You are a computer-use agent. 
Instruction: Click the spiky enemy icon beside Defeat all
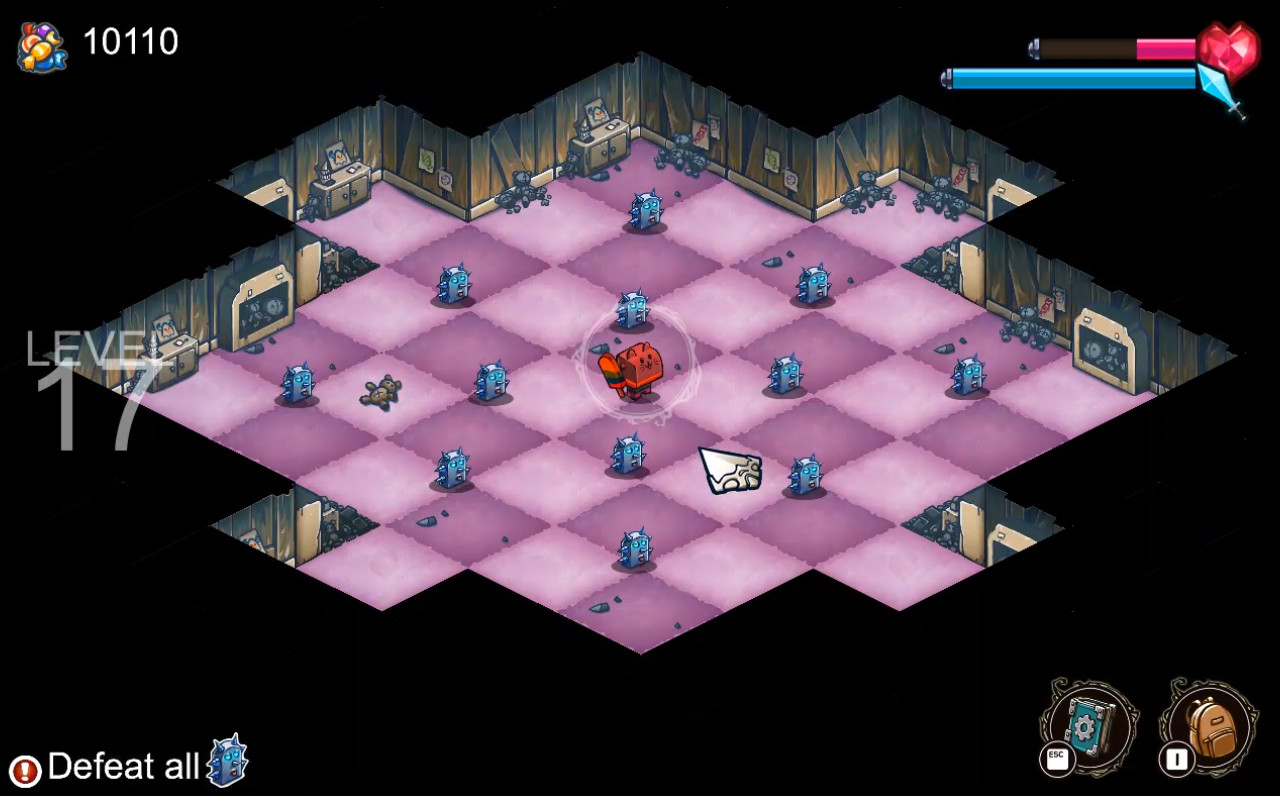[x=228, y=762]
